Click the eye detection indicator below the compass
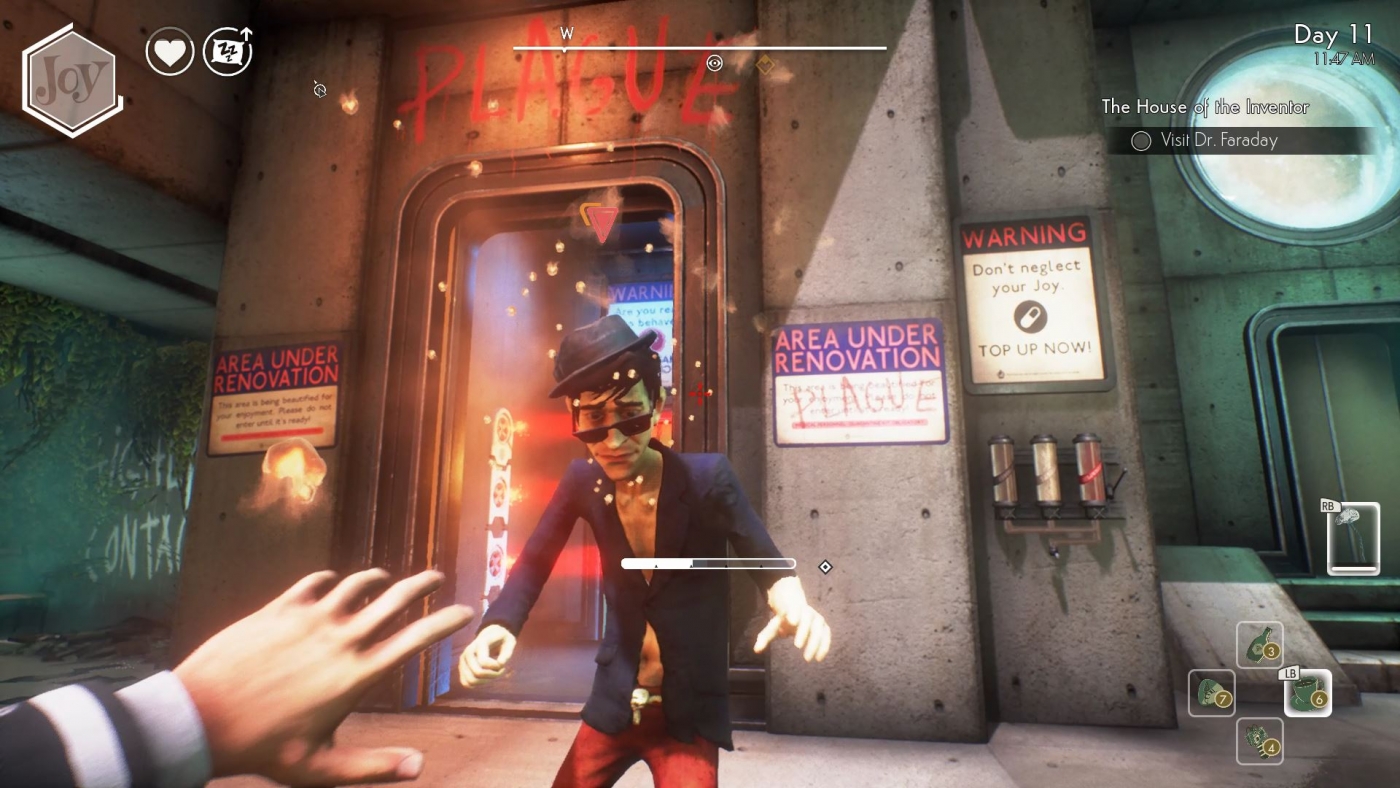The image size is (1400, 788). tap(714, 63)
